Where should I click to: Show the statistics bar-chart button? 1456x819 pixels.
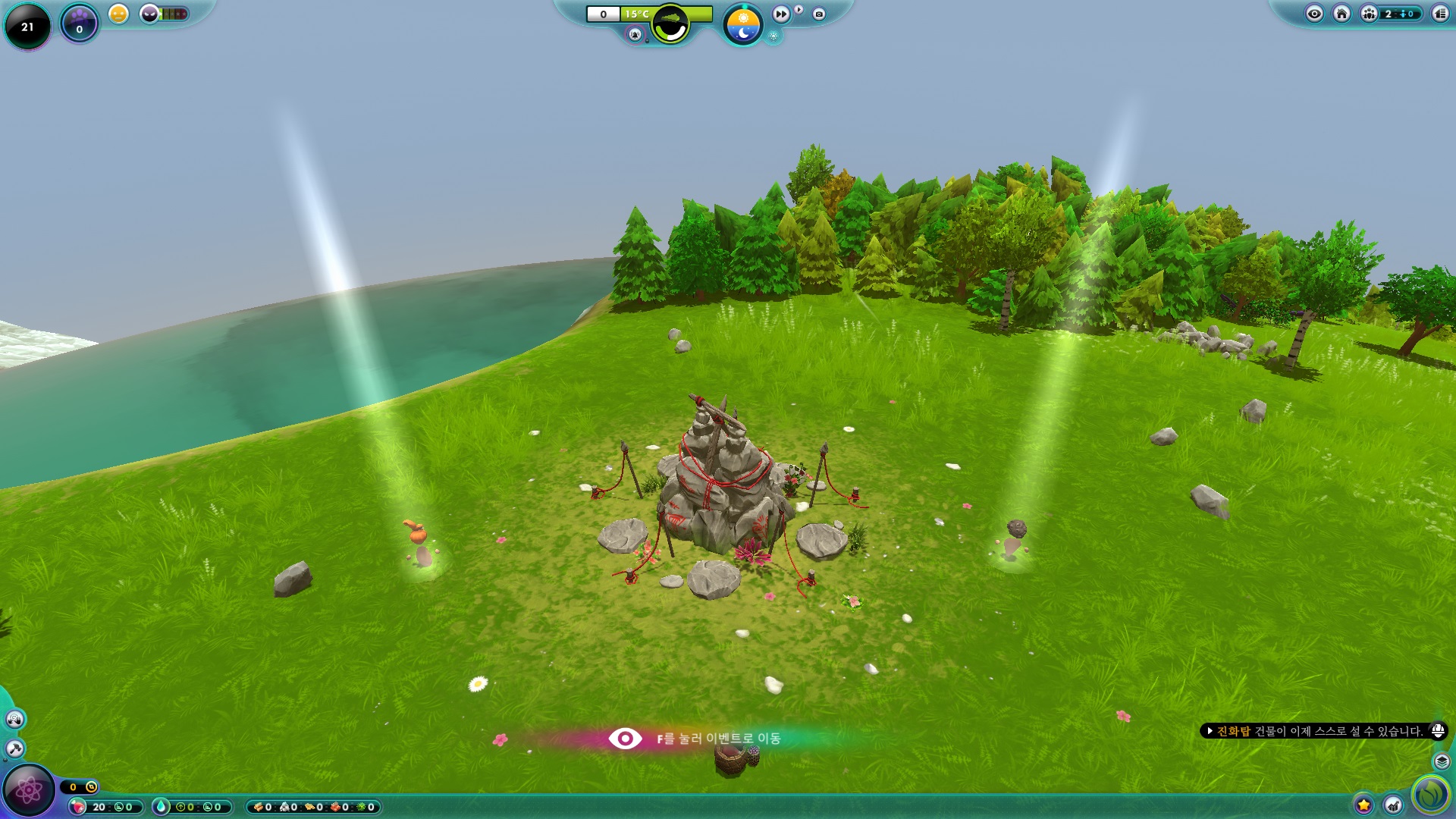point(1393,805)
